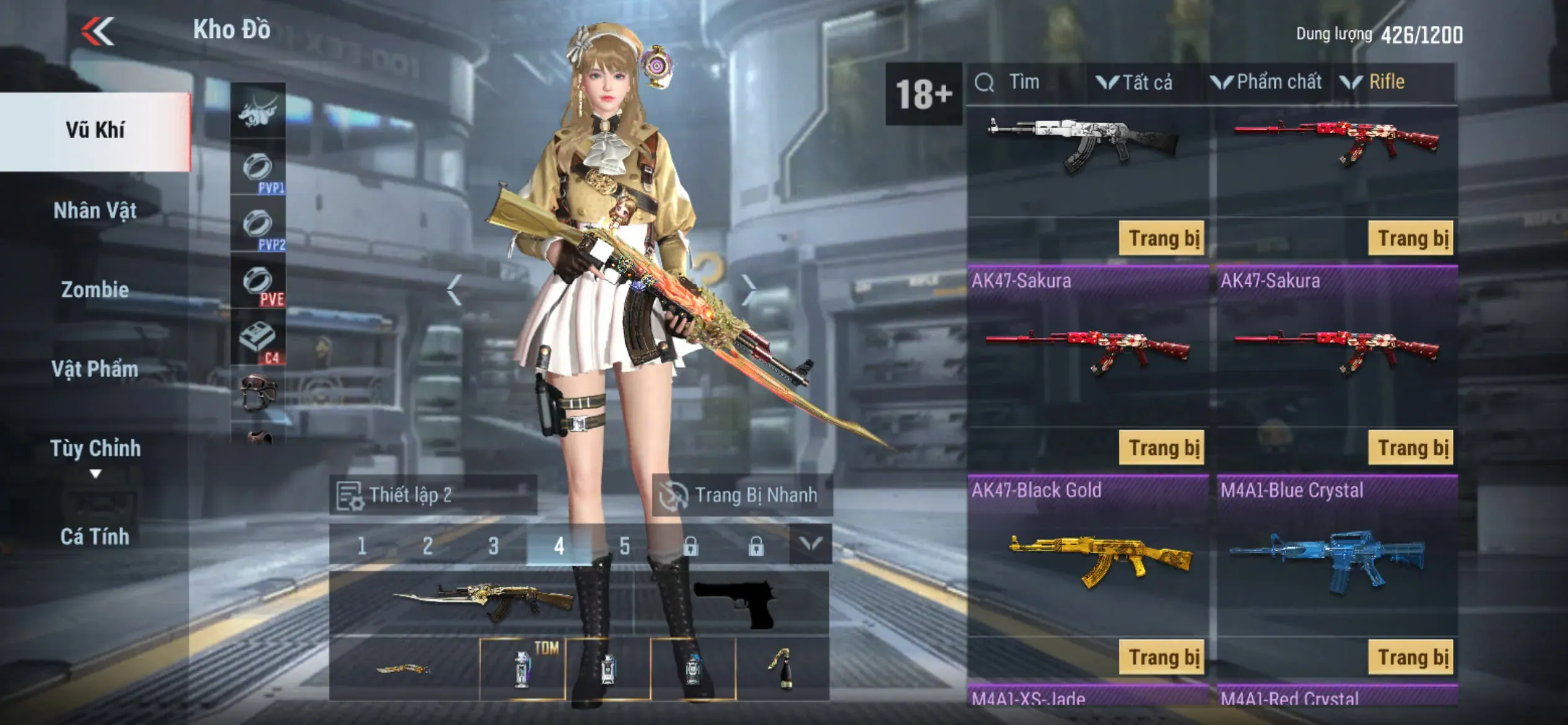The image size is (1568, 725).
Task: Equip the M4A1-Blue Crystal rifle
Action: (1412, 657)
